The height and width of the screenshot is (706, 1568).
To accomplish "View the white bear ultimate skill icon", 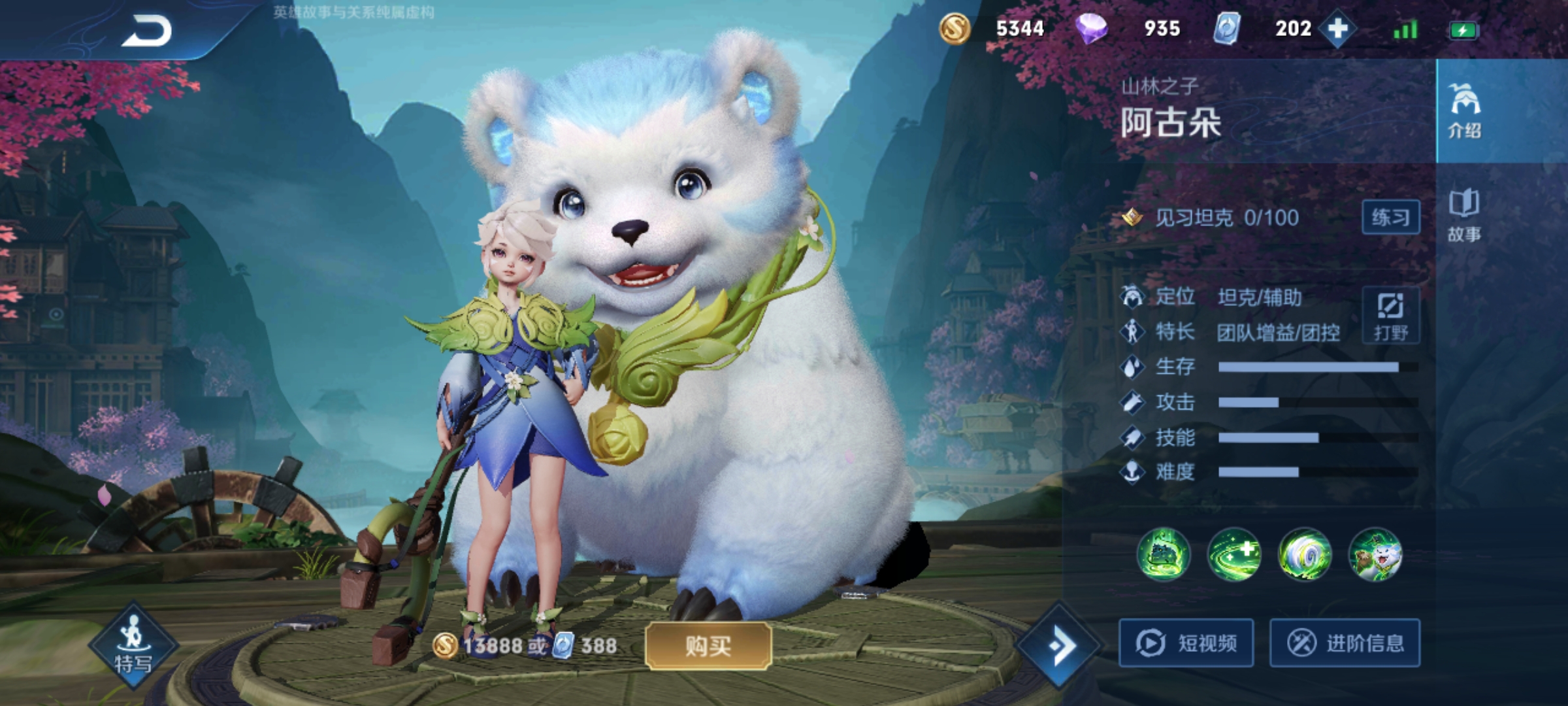I will [x=1375, y=555].
